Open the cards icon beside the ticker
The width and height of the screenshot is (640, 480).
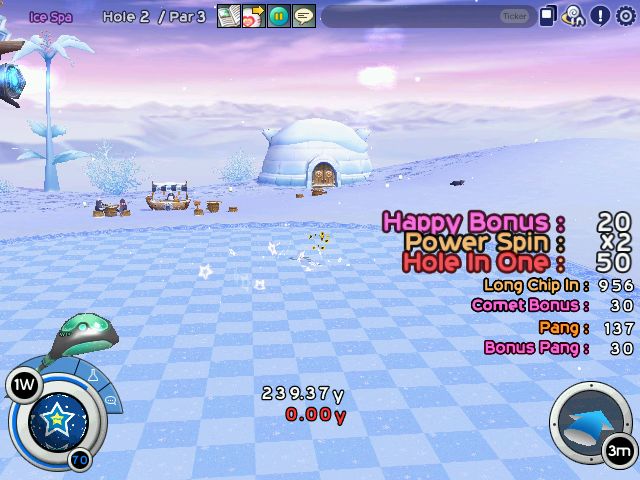coord(548,16)
